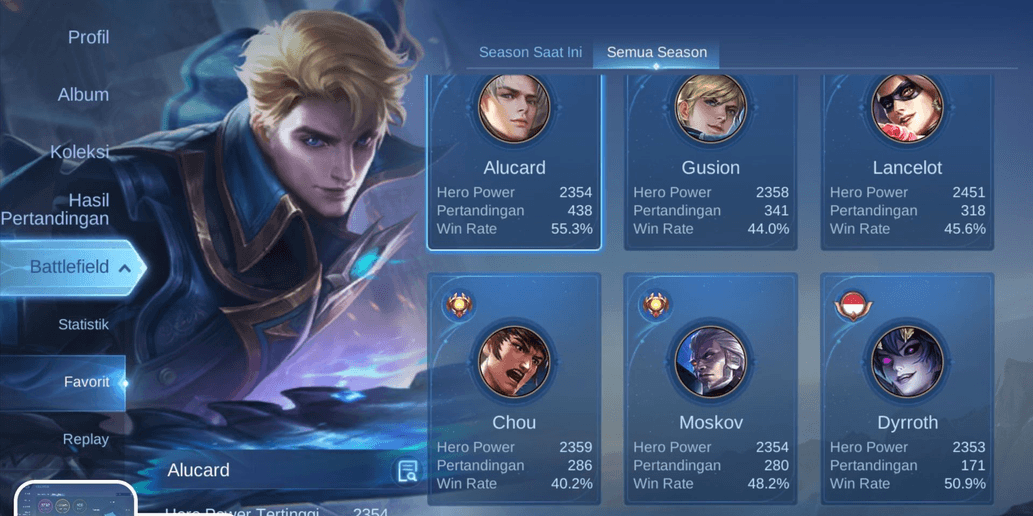This screenshot has width=1033, height=516.
Task: Choose the Favorit submenu item
Action: [85, 382]
